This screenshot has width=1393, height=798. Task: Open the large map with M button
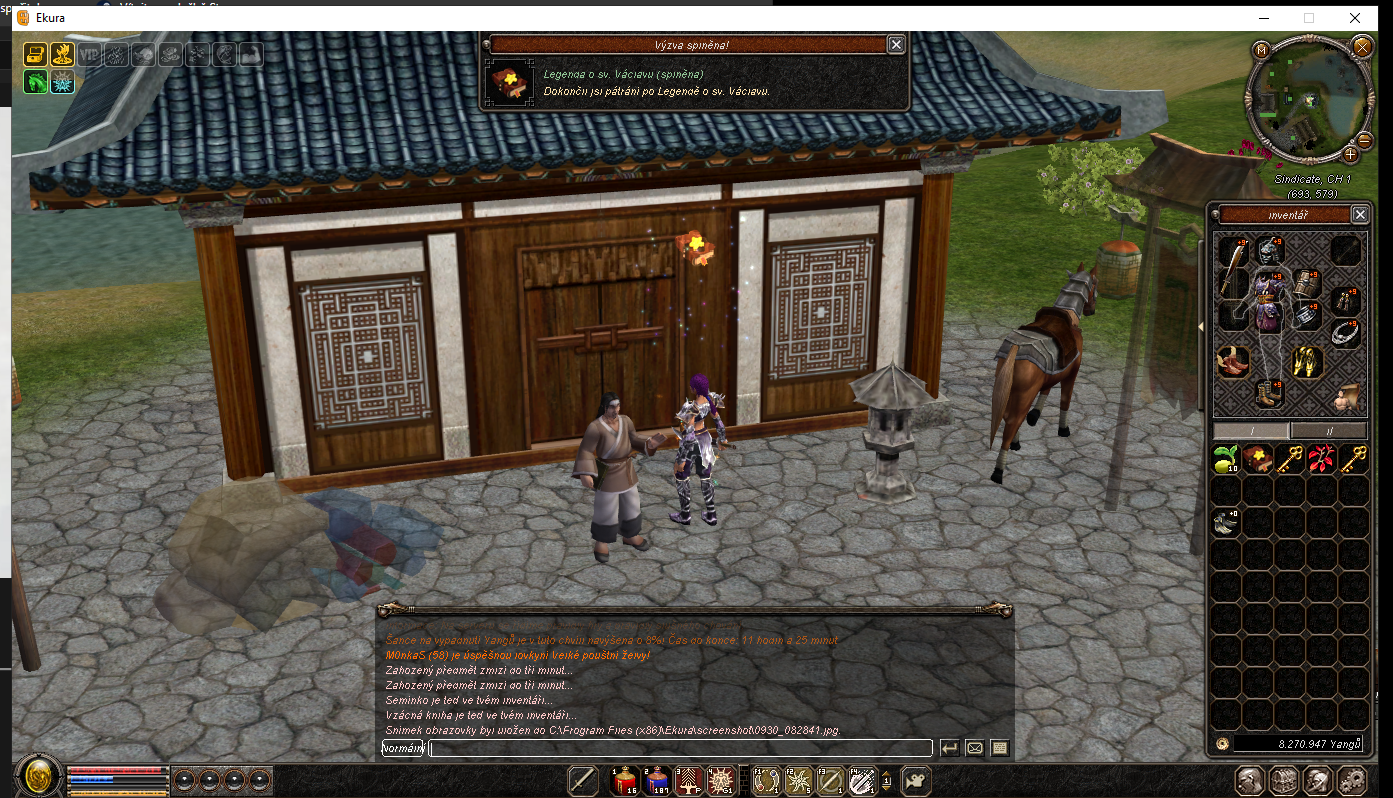click(x=1261, y=48)
